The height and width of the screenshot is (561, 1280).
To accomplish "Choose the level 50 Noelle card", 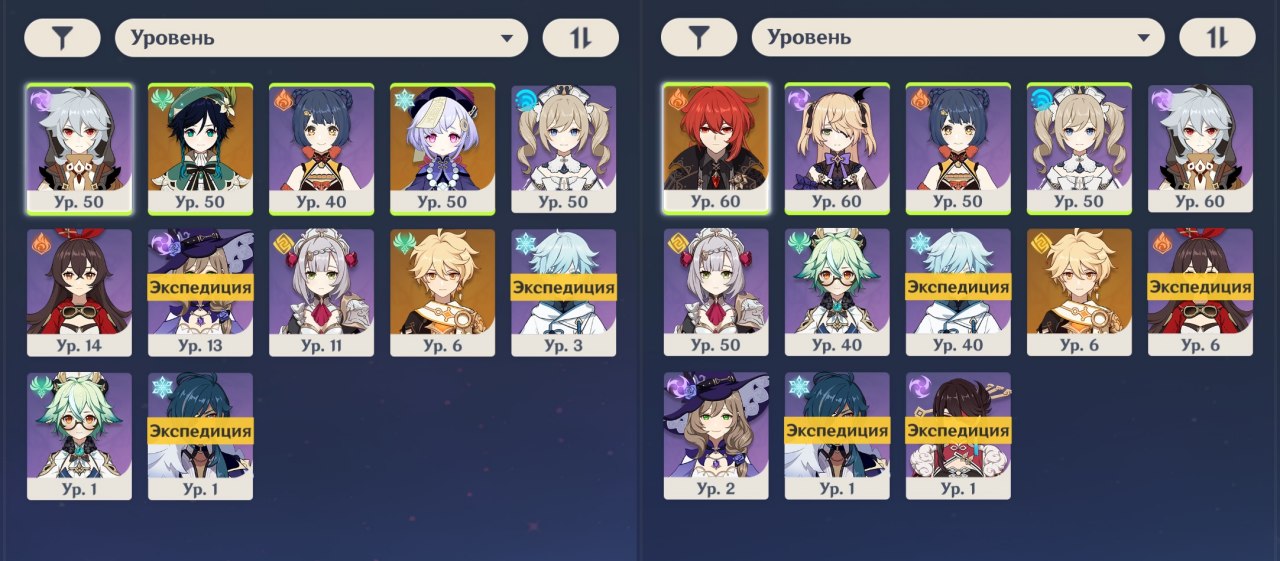I will [x=716, y=292].
